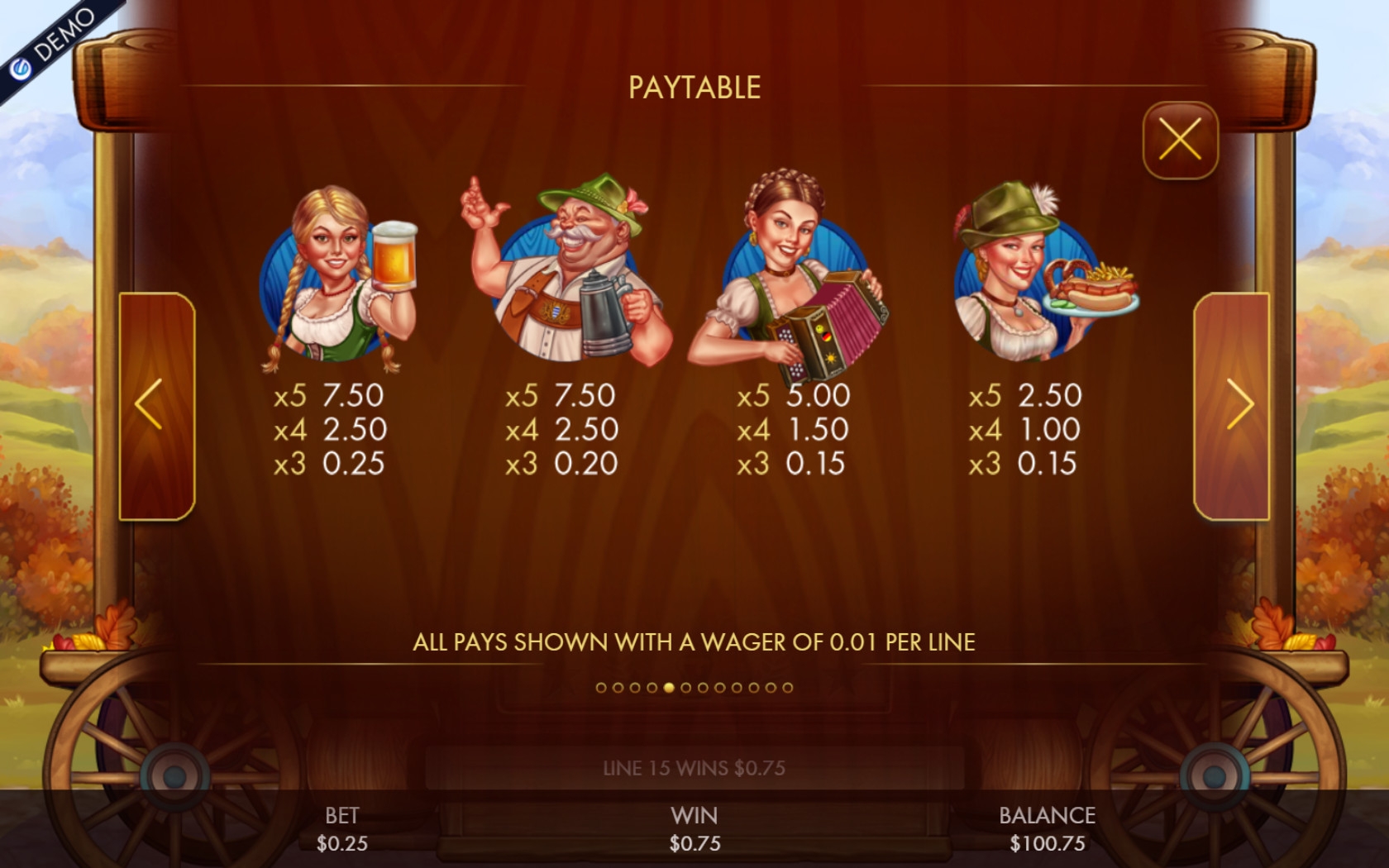Go back to the previous paytable page
Image resolution: width=1389 pixels, height=868 pixels.
pos(157,406)
